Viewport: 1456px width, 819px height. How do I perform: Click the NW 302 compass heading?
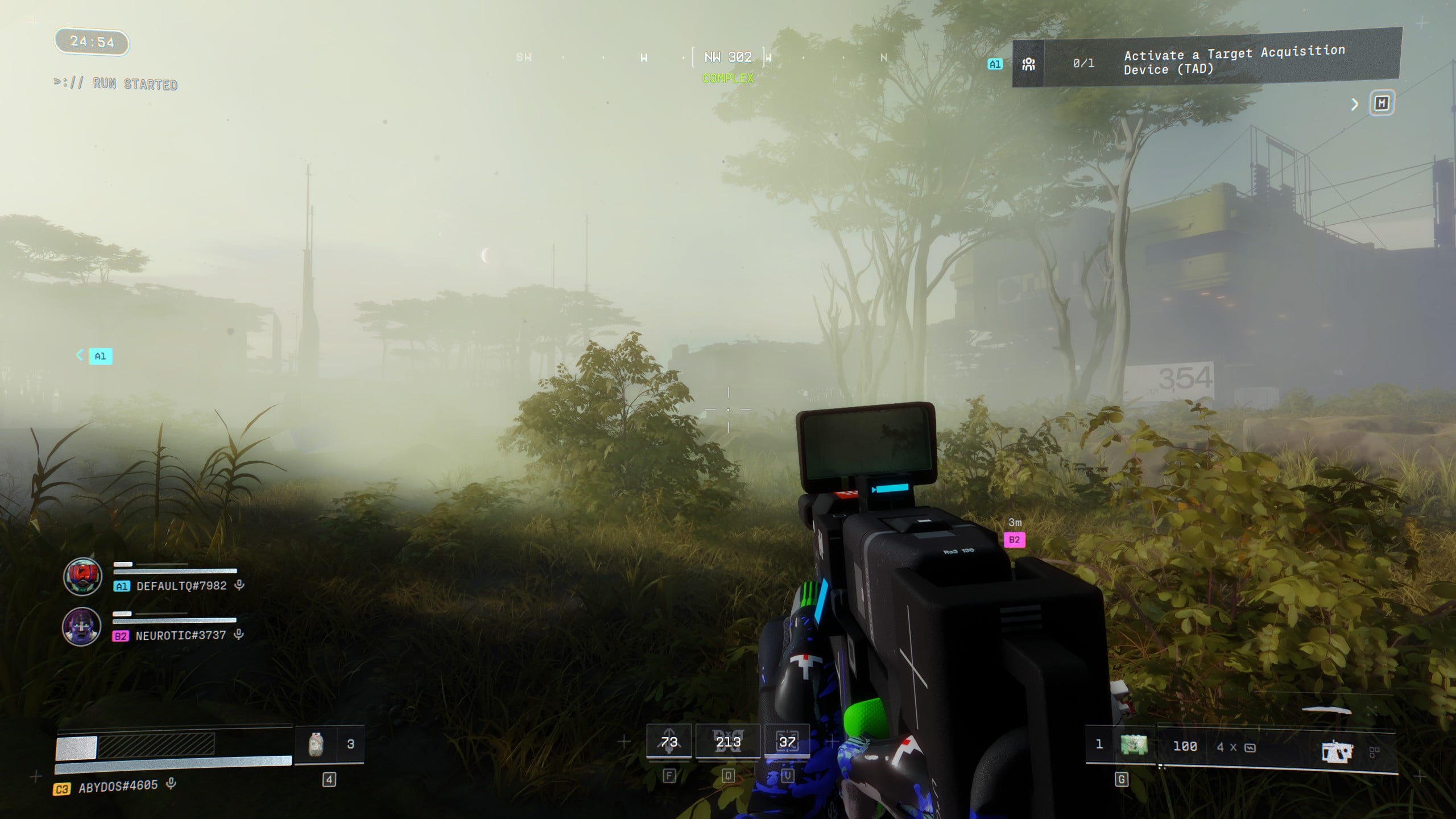(728, 57)
